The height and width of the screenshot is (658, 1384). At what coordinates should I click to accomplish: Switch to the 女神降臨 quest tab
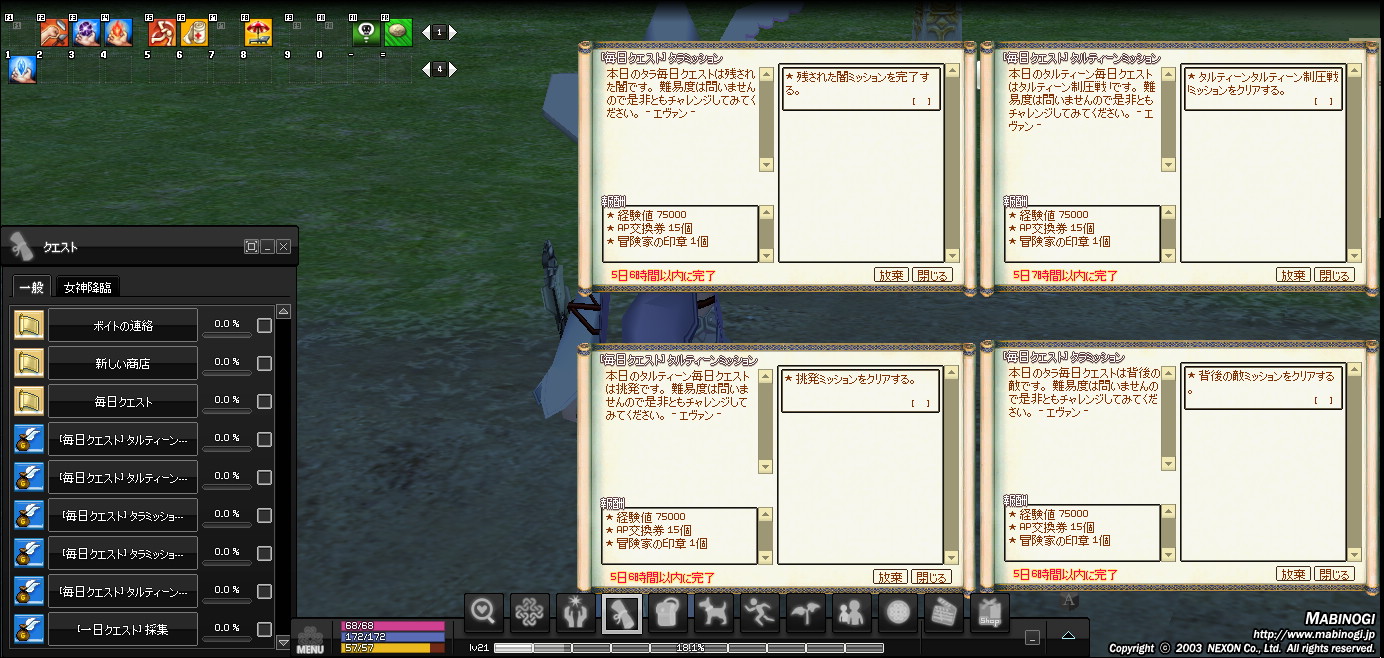tap(88, 288)
